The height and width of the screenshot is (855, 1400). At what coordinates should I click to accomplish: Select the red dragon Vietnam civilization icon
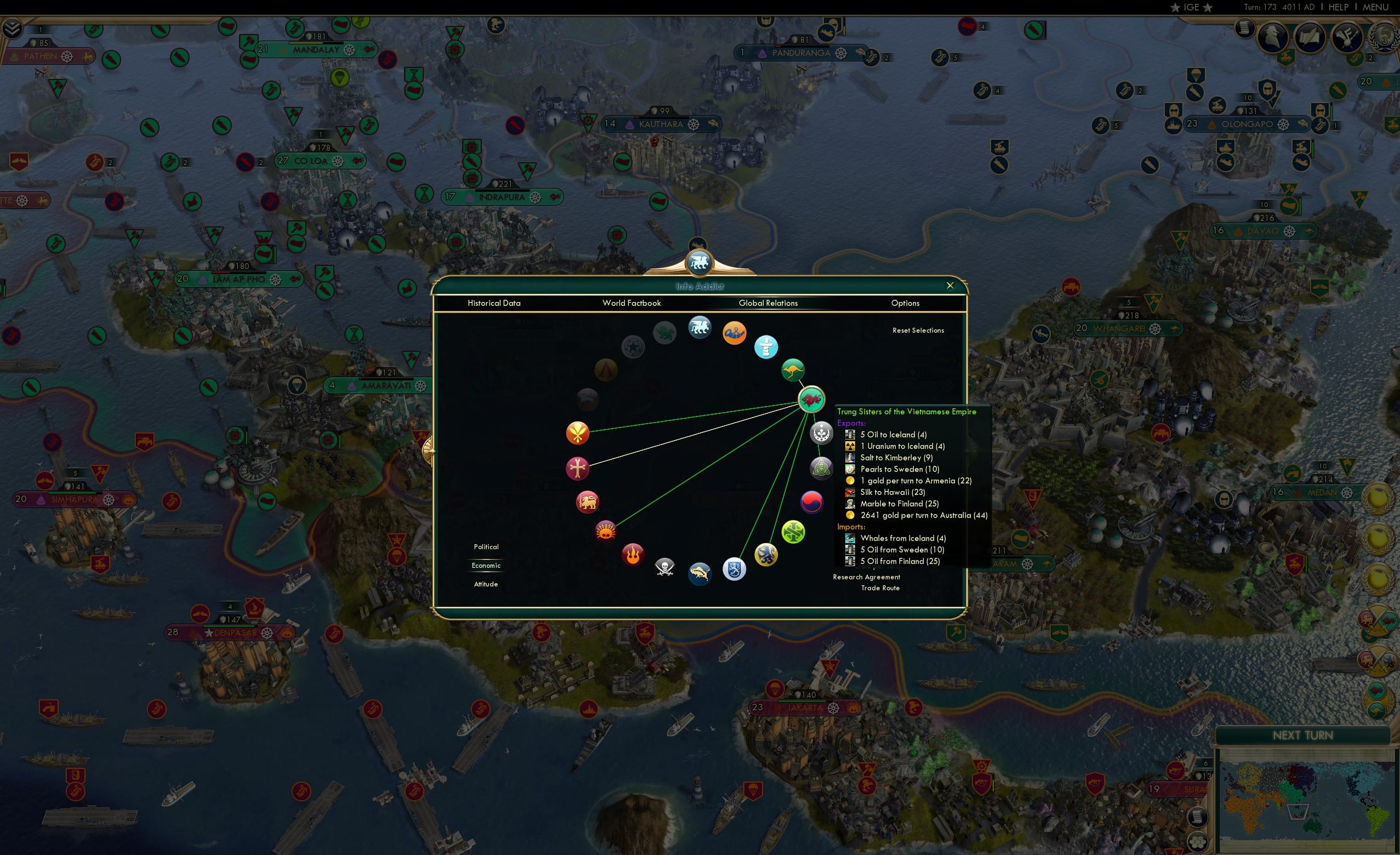pos(811,400)
